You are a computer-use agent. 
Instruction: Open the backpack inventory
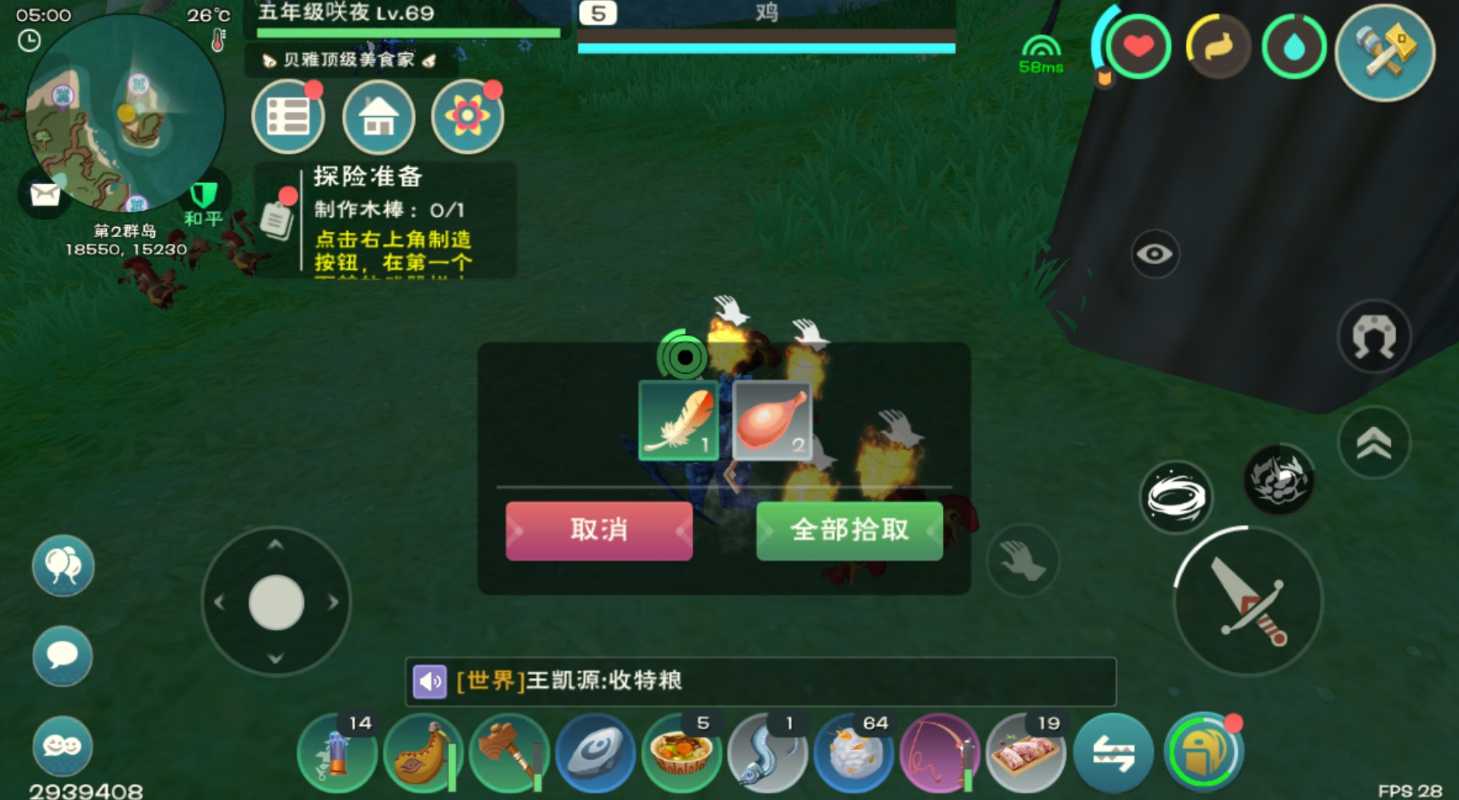click(1203, 752)
